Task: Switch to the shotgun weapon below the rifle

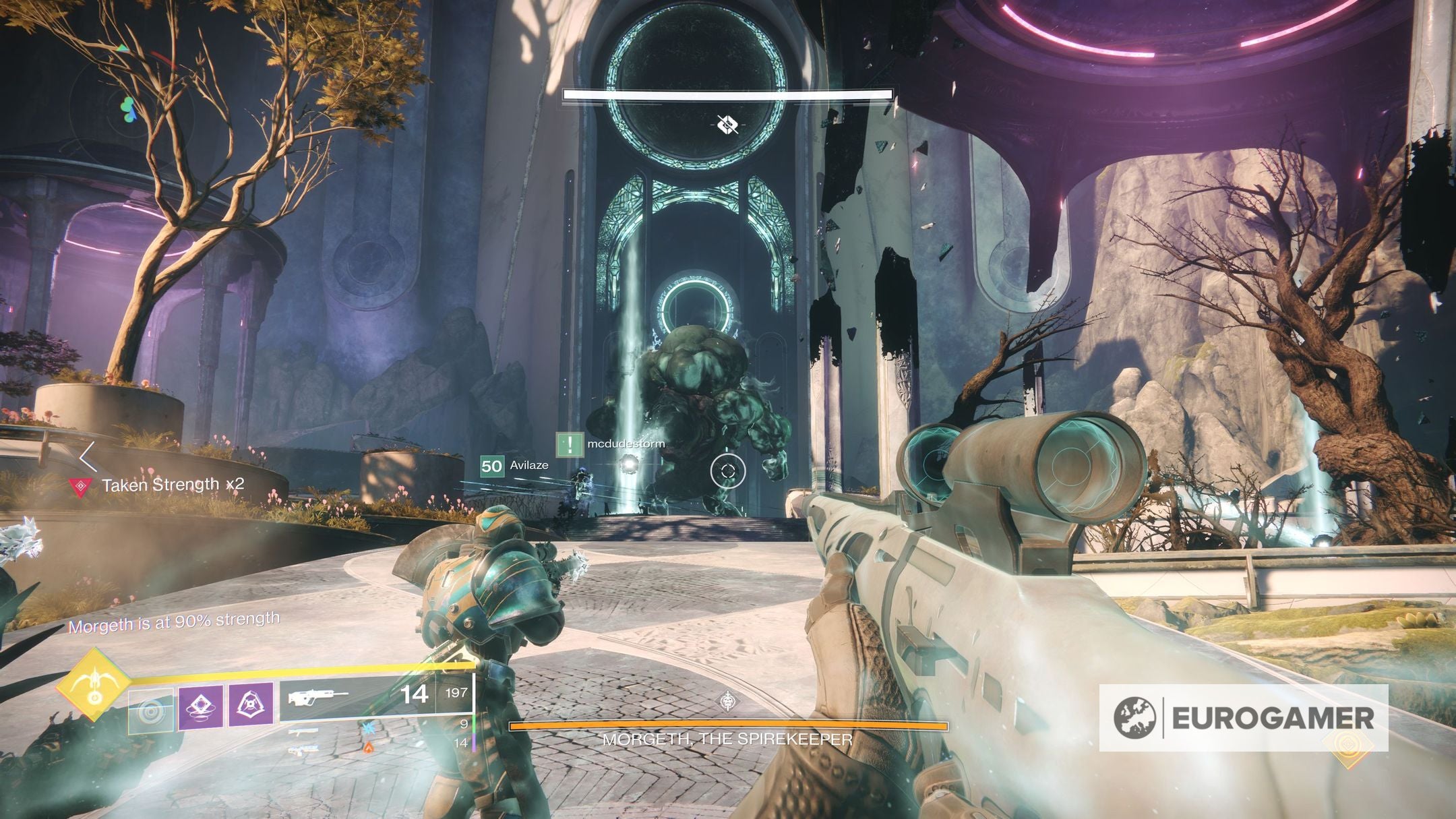Action: tap(303, 731)
